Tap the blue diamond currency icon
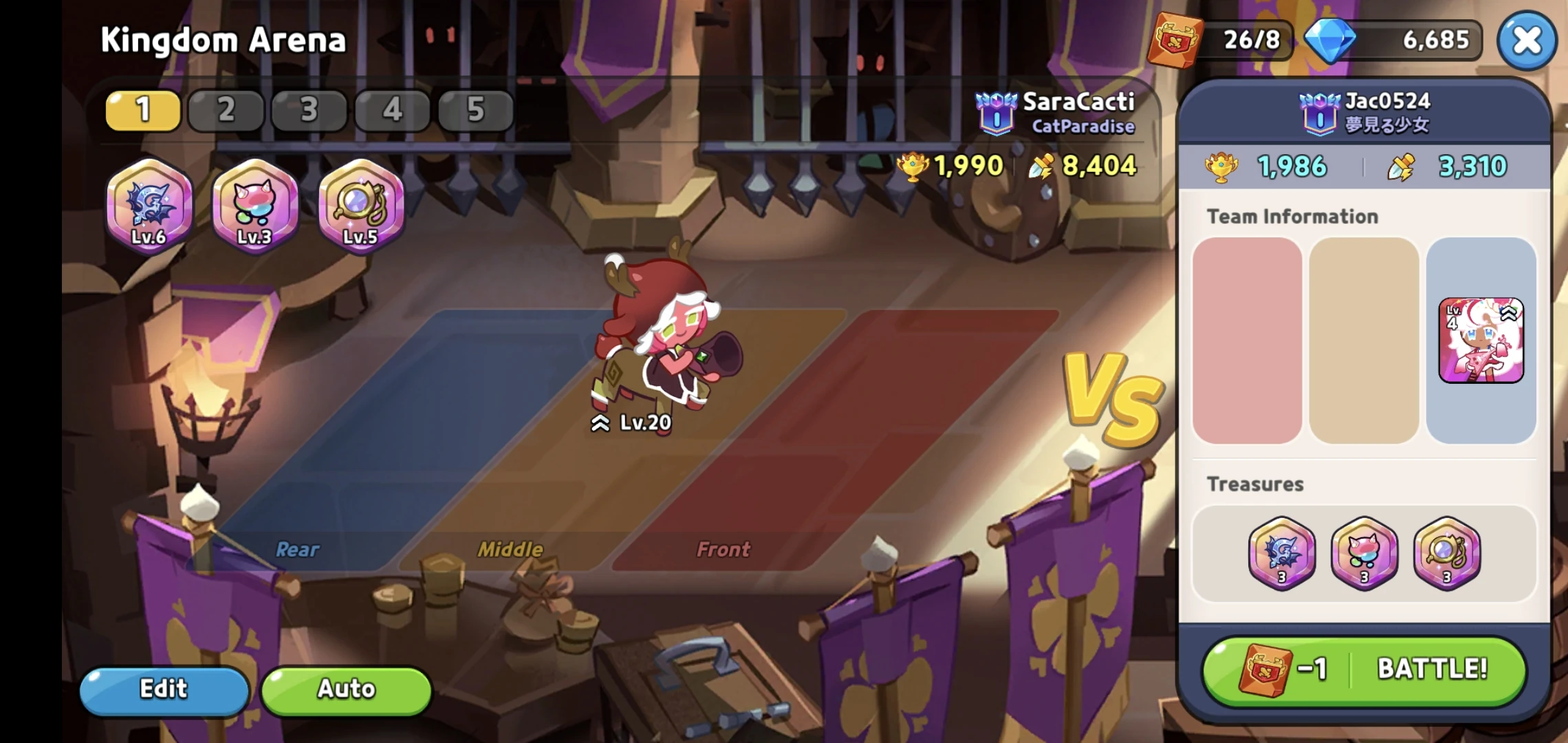This screenshot has height=743, width=1568. tap(1331, 40)
